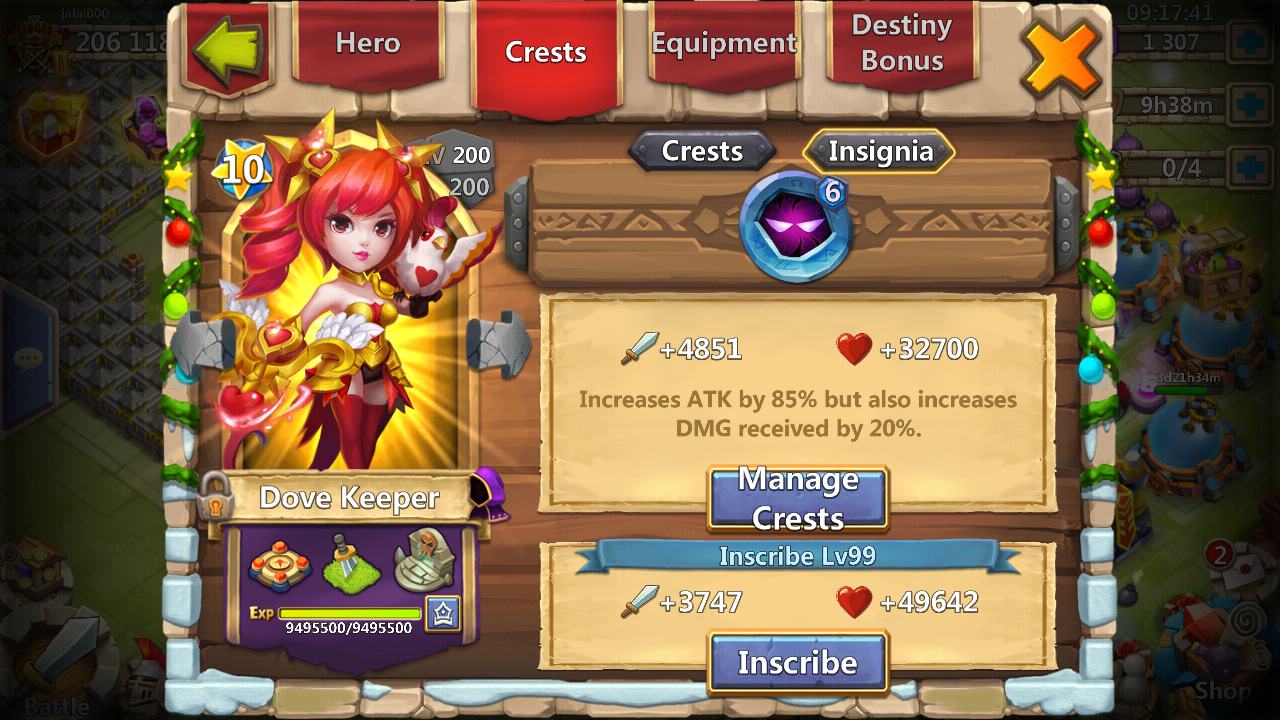Viewport: 1280px width, 720px height.
Task: Open the stone warrior statue icon
Action: [x=424, y=560]
